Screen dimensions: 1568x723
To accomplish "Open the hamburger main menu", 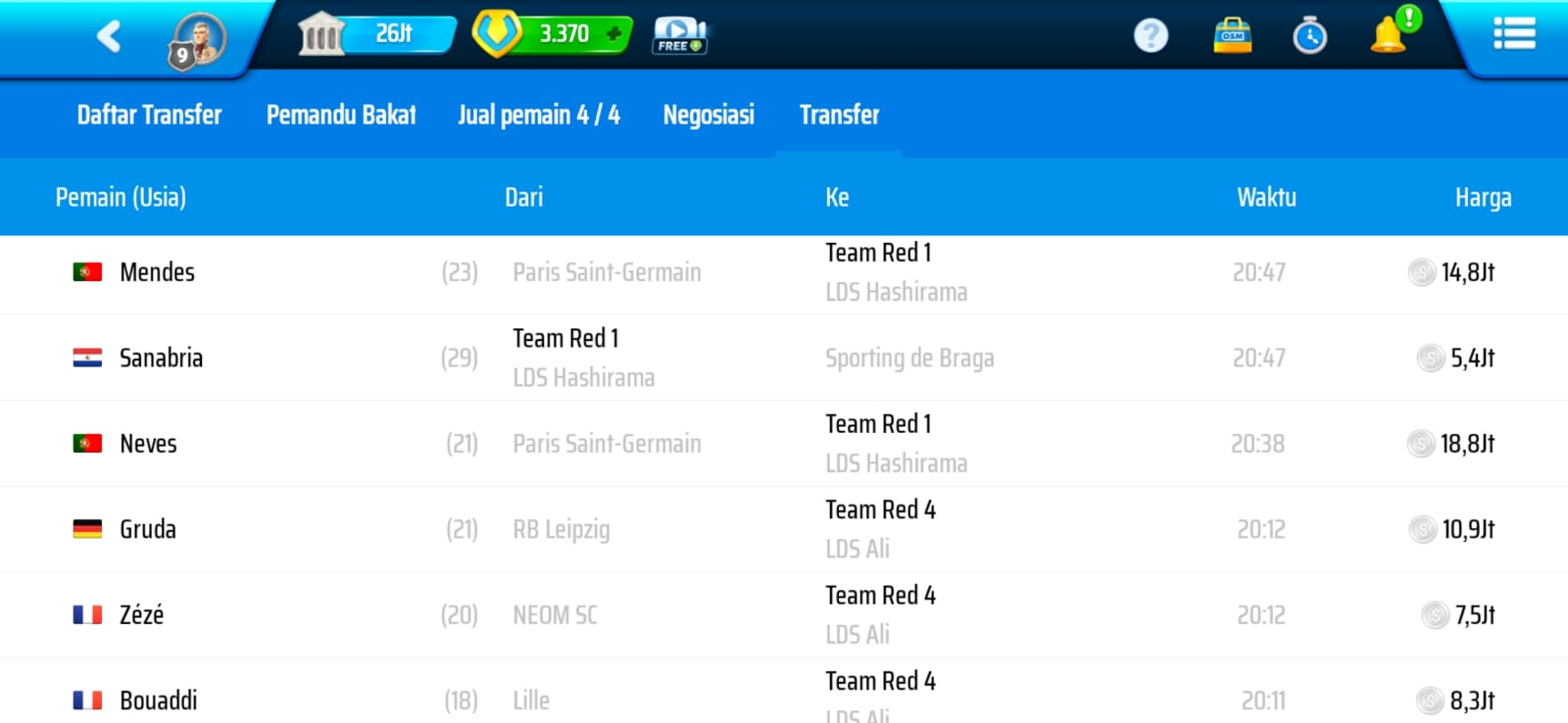I will coord(1513,34).
